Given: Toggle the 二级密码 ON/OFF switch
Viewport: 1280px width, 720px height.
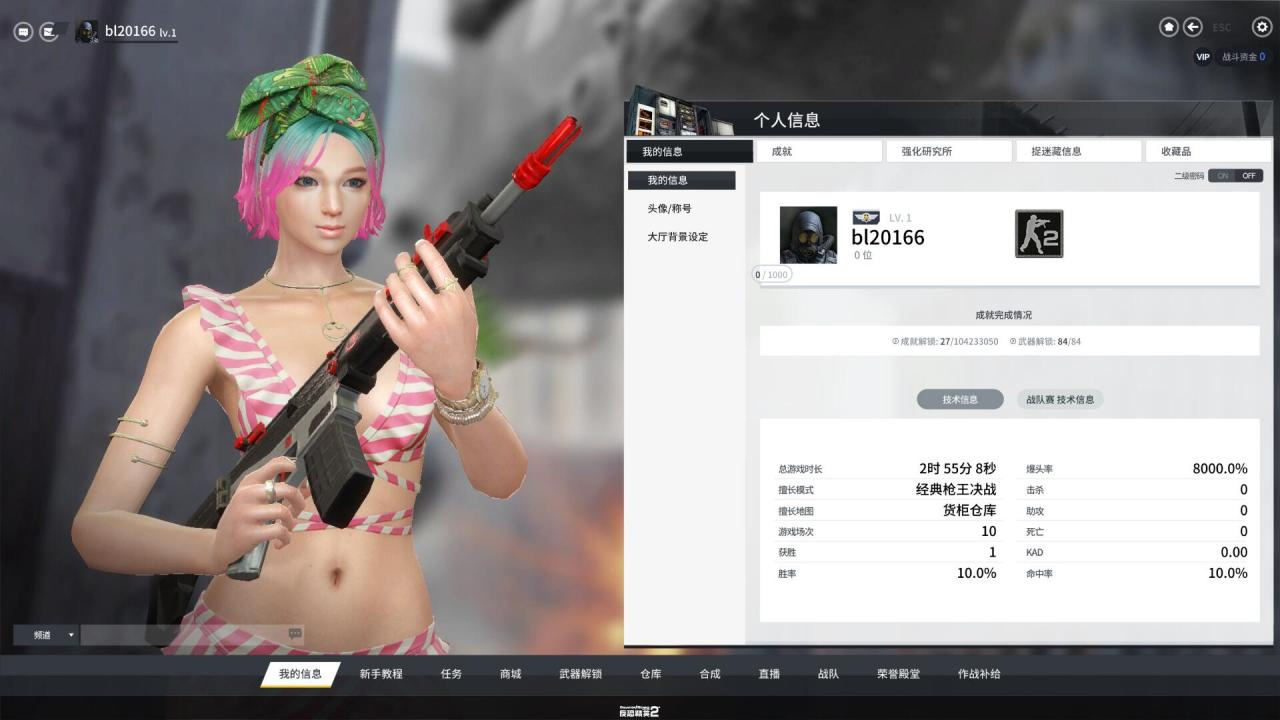Looking at the screenshot, I should (1235, 176).
